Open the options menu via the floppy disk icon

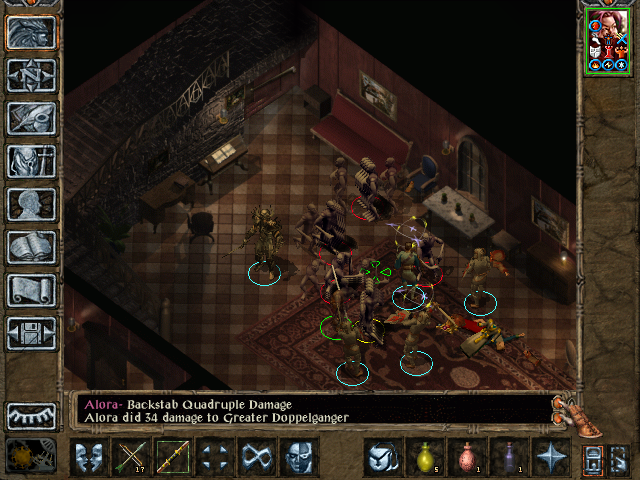pyautogui.click(x=31, y=333)
